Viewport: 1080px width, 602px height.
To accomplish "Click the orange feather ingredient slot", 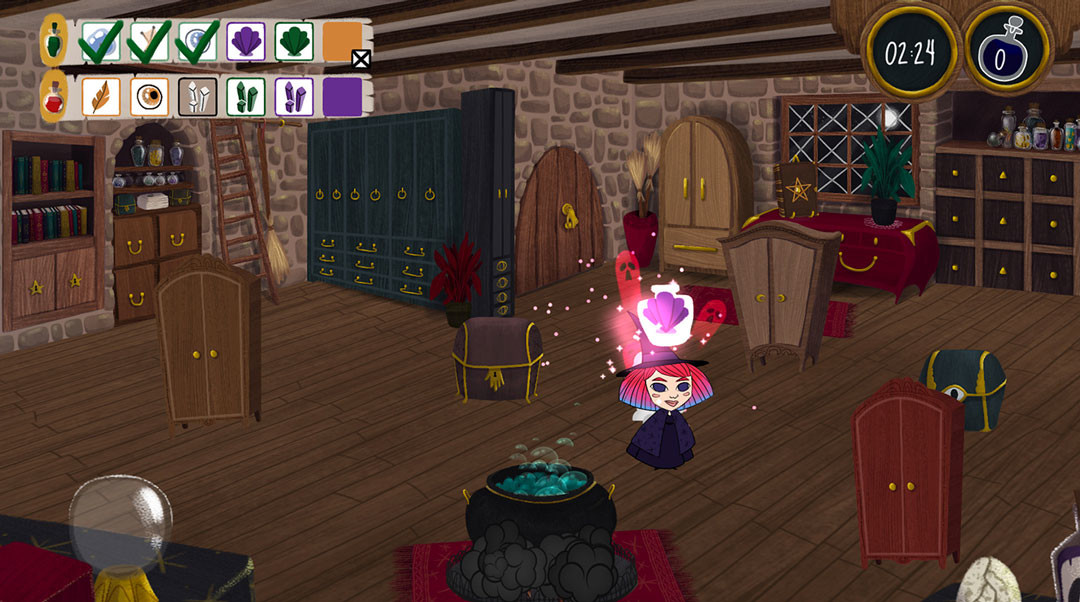I will coord(101,97).
